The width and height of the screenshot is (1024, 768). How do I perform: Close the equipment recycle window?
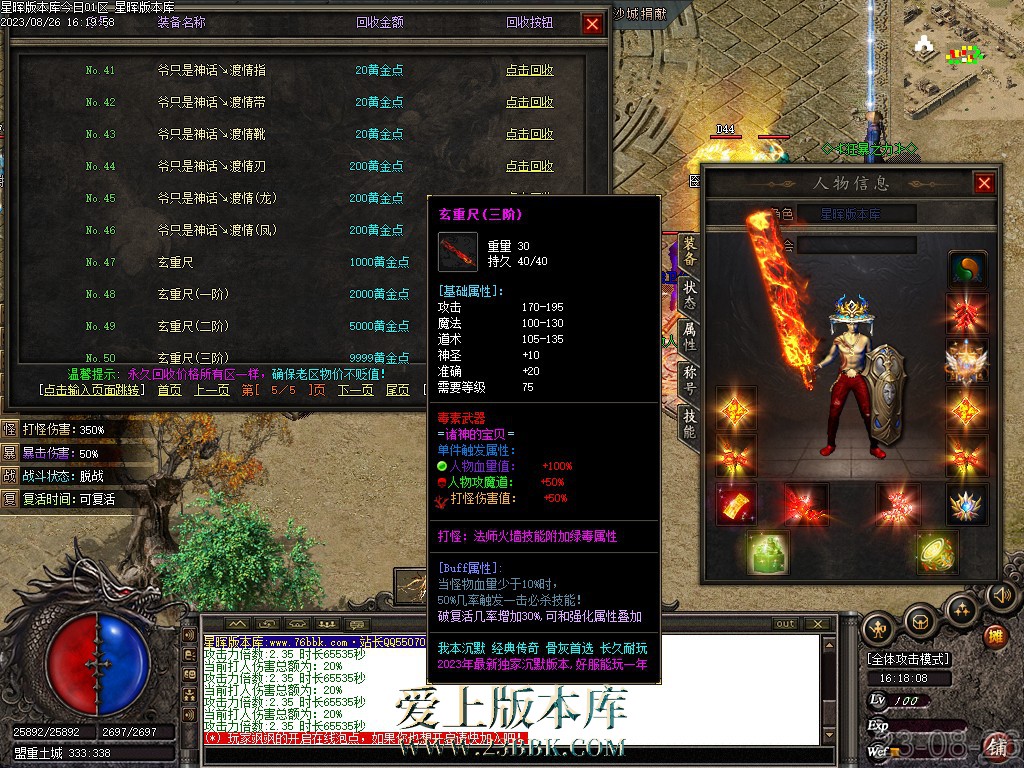593,24
